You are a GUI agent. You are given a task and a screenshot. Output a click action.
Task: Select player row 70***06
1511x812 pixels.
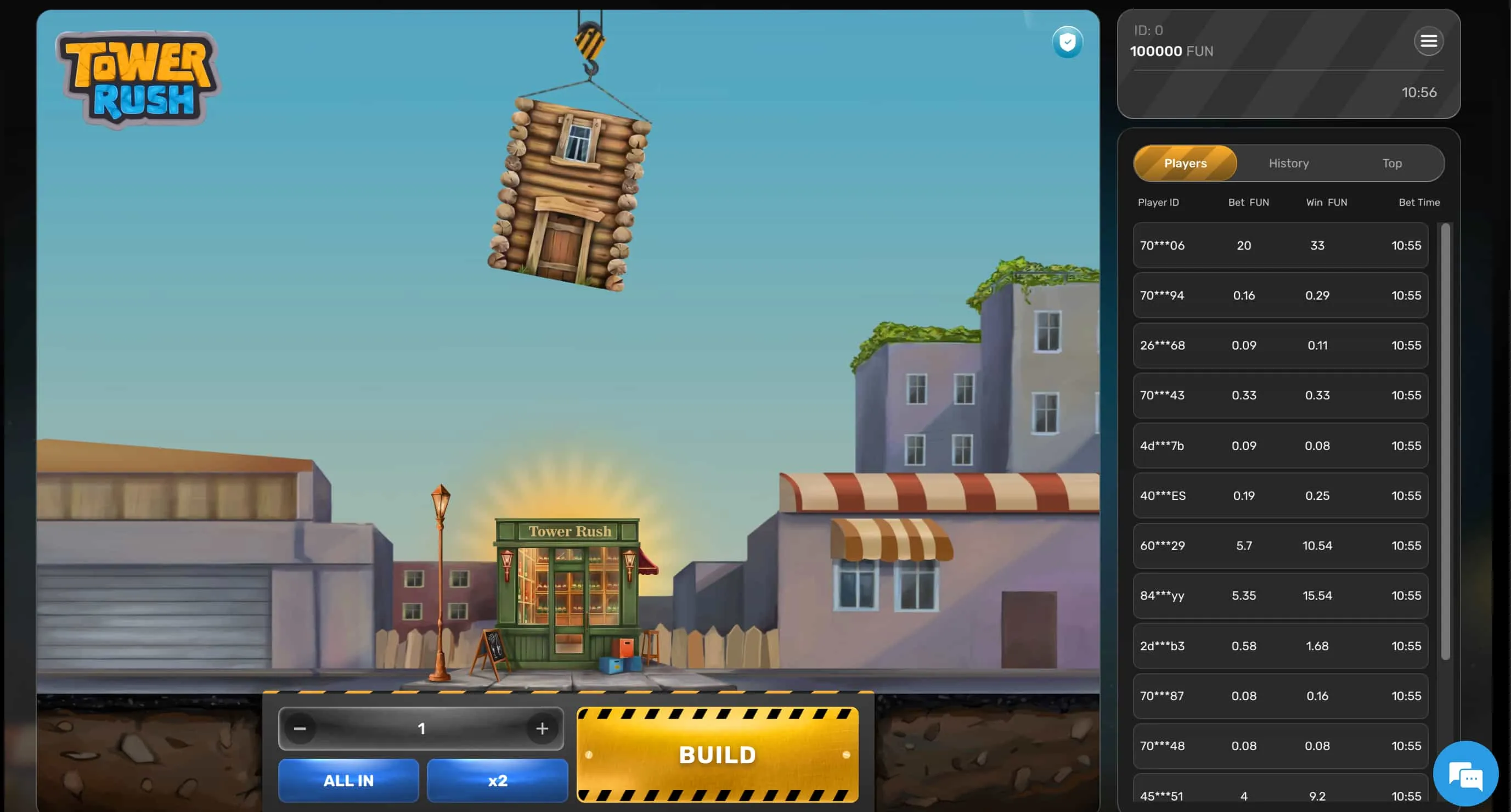click(x=1280, y=245)
